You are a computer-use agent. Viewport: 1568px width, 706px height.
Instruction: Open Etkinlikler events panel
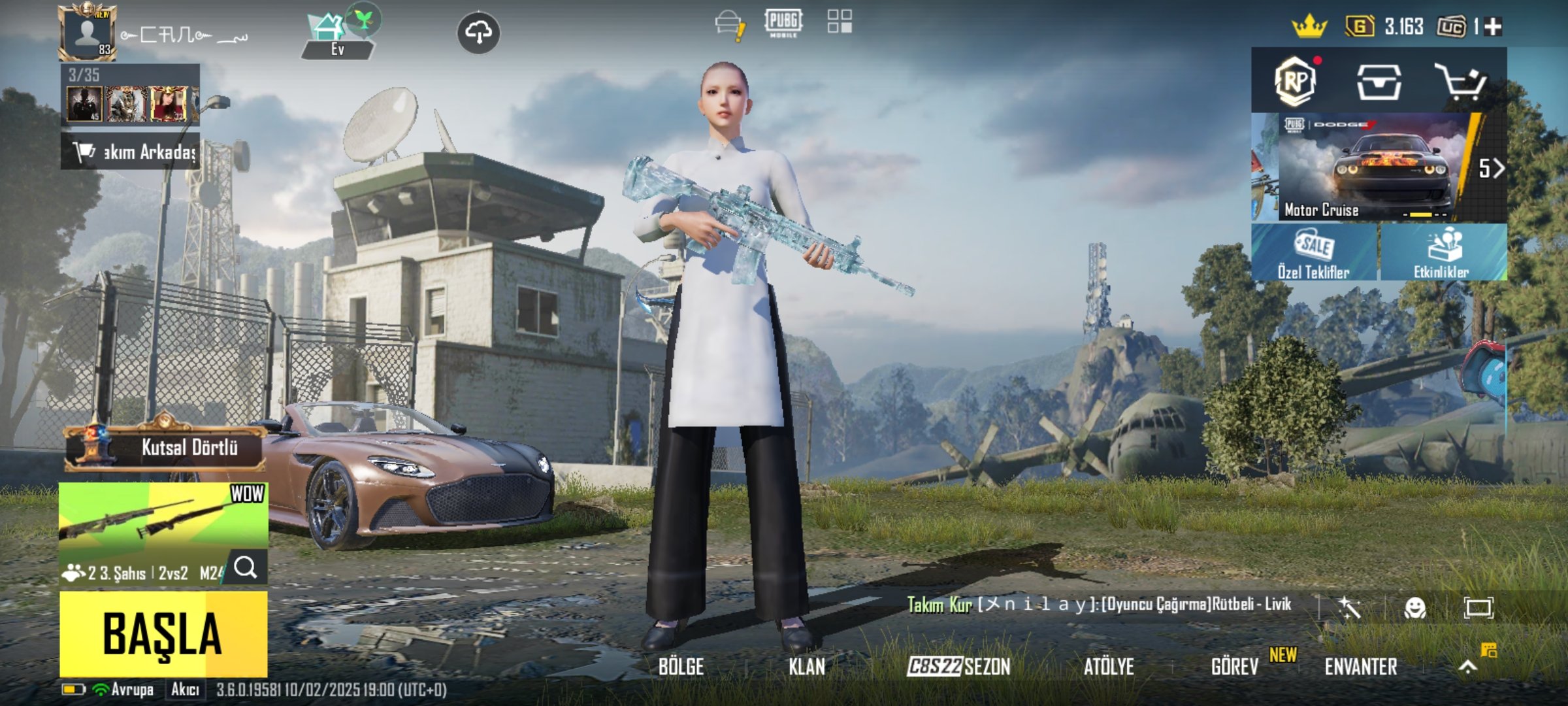pyautogui.click(x=1443, y=252)
